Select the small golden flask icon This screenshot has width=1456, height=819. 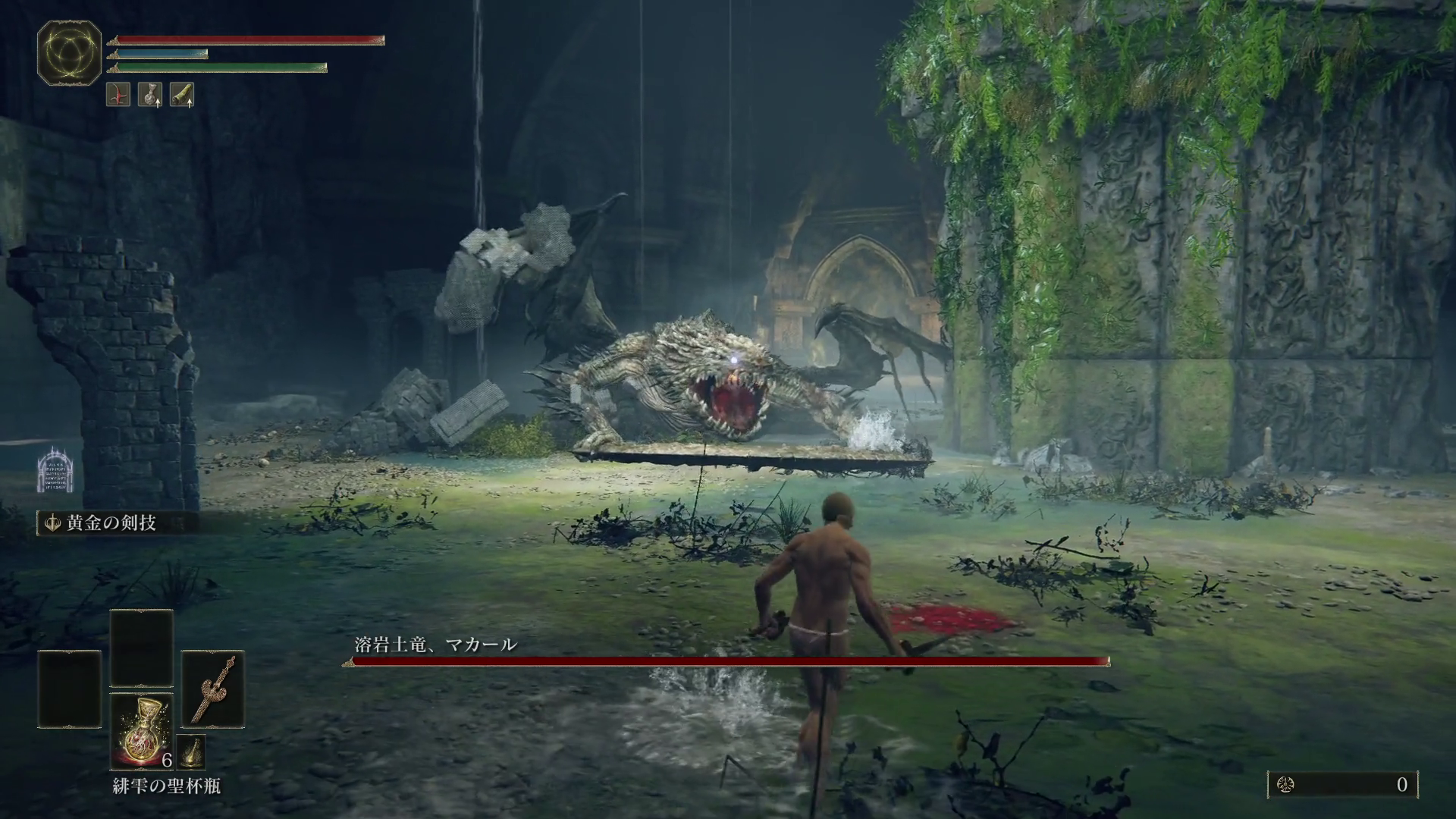pyautogui.click(x=191, y=751)
